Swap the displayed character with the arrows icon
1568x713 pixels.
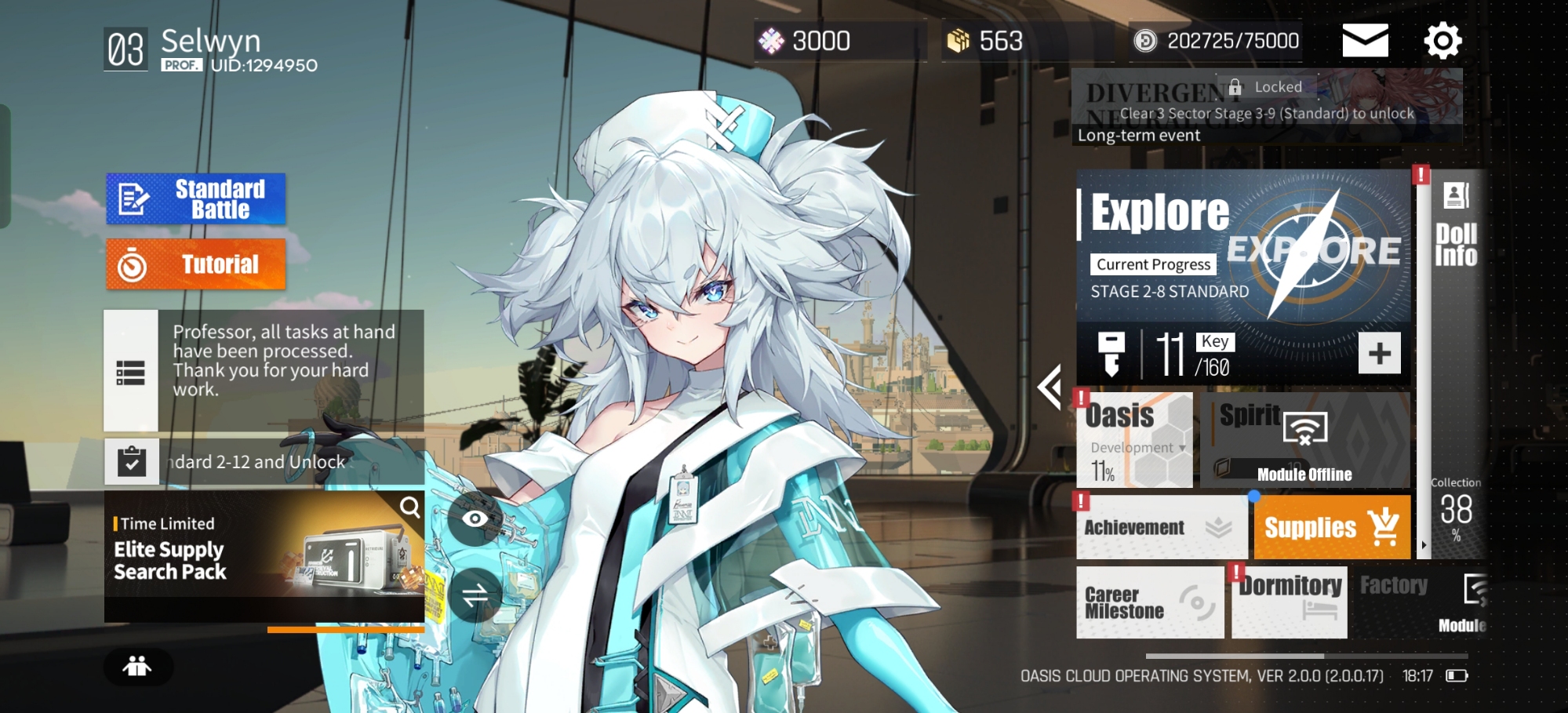[475, 595]
